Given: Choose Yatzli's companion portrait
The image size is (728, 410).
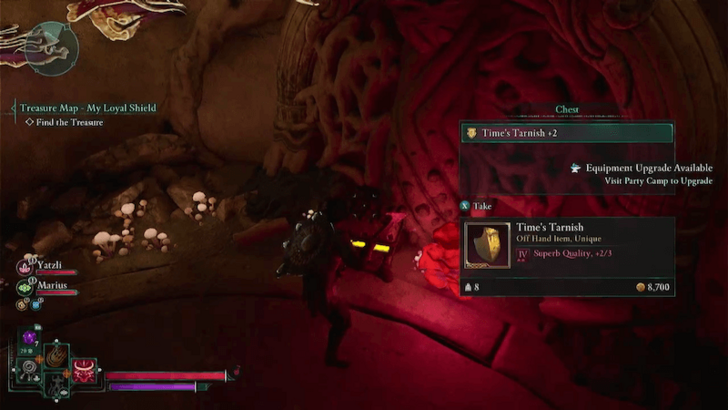Looking at the screenshot, I should [x=25, y=266].
